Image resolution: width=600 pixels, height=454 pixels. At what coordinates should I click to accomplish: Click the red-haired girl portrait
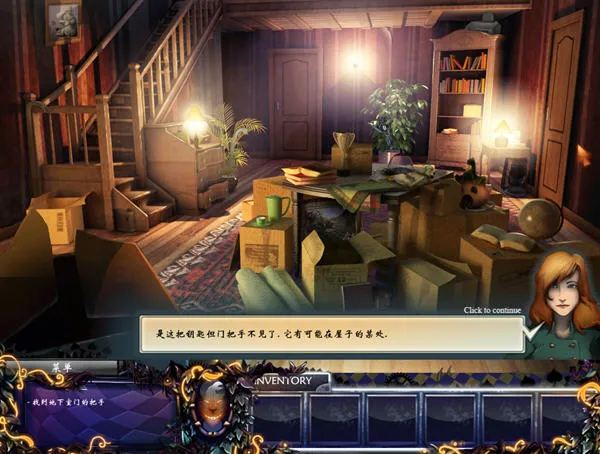pyautogui.click(x=563, y=300)
